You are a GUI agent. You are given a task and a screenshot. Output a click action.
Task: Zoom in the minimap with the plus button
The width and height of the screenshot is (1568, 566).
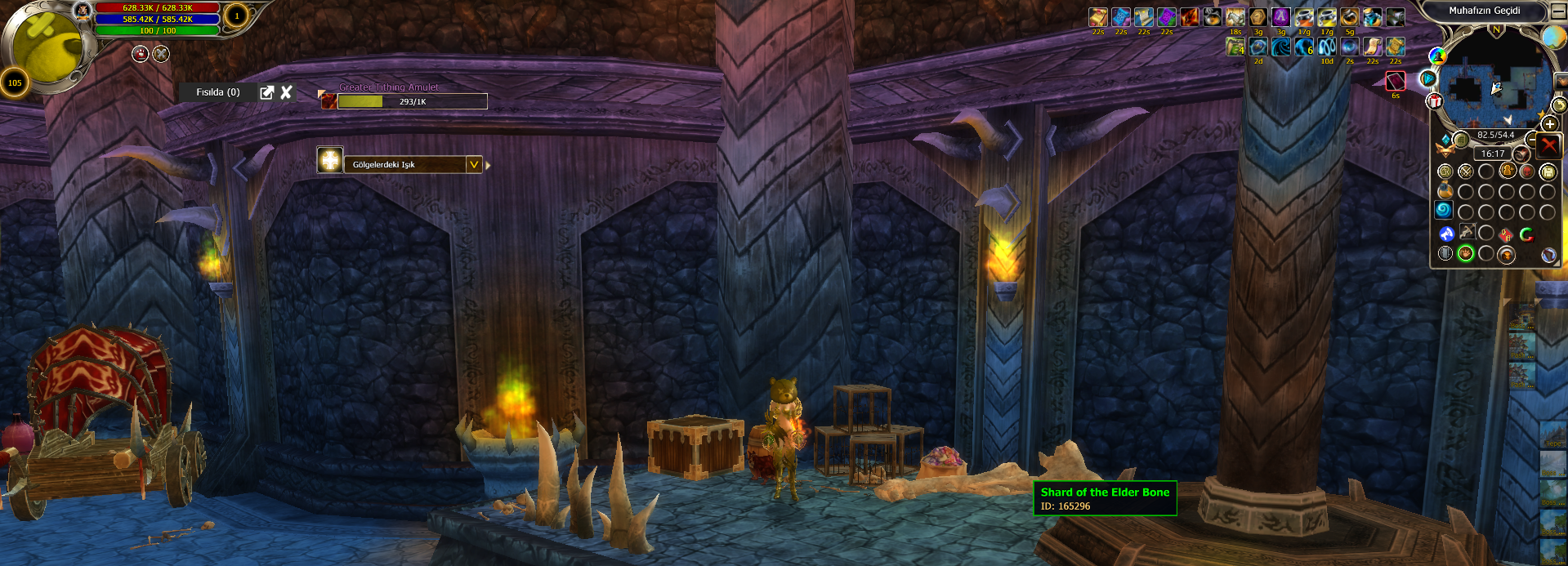[x=1549, y=123]
